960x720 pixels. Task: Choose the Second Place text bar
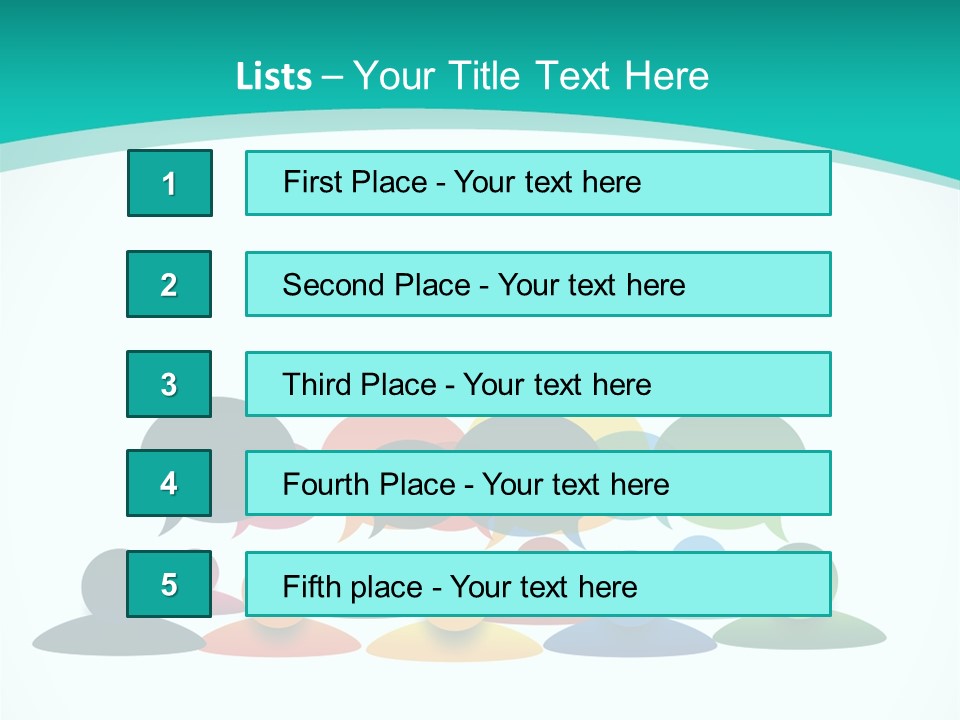[x=538, y=284]
